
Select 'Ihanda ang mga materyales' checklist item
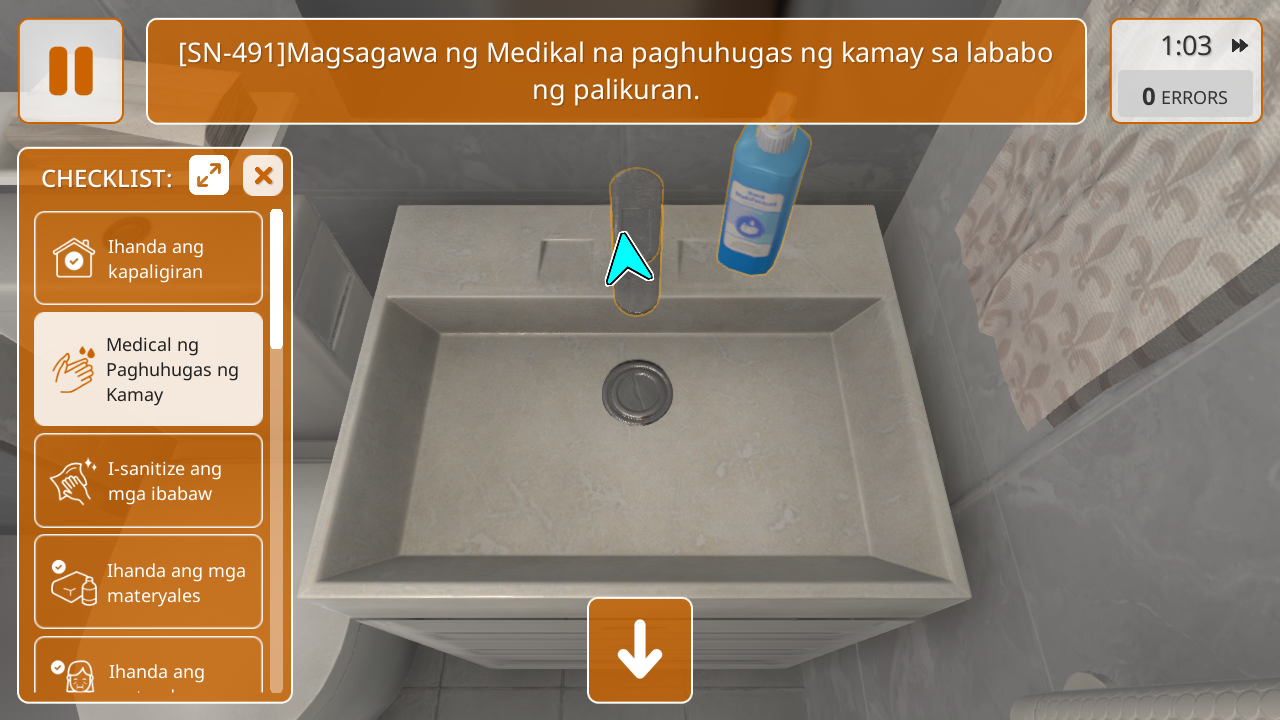pos(148,582)
